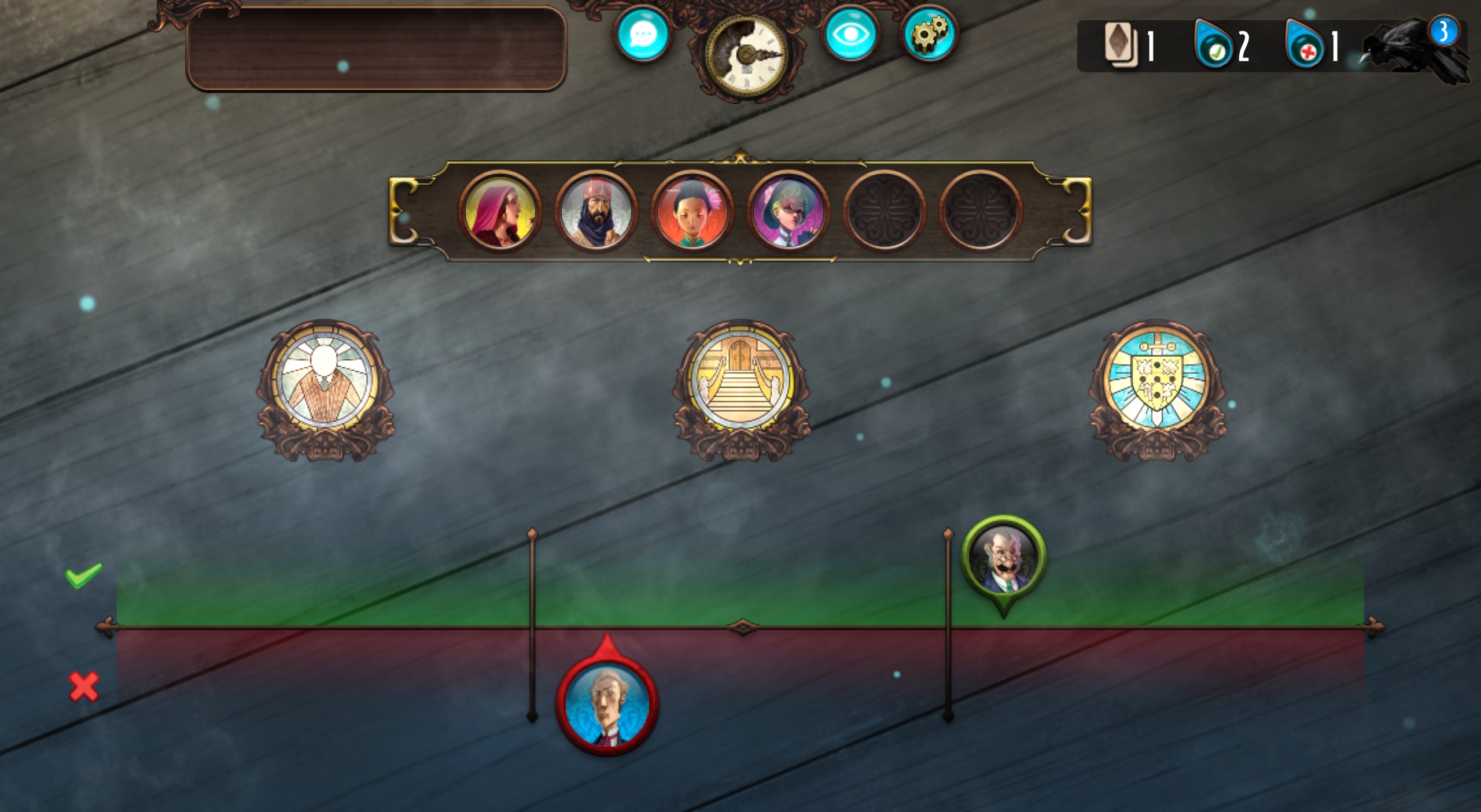Choose the green-haired woman portrait

point(788,211)
